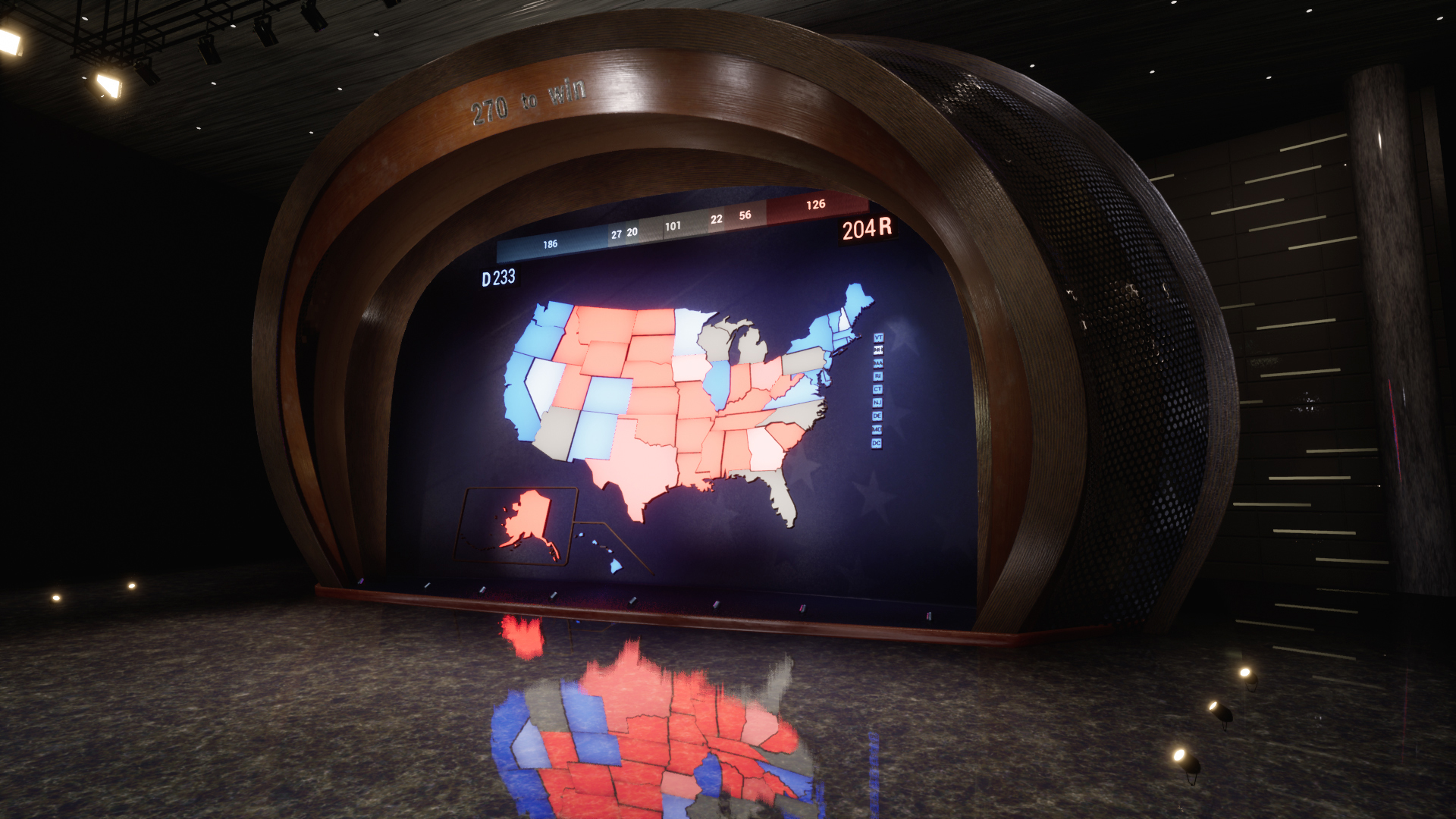Select the white Georgia tile
1456x819 pixels.
point(764,450)
